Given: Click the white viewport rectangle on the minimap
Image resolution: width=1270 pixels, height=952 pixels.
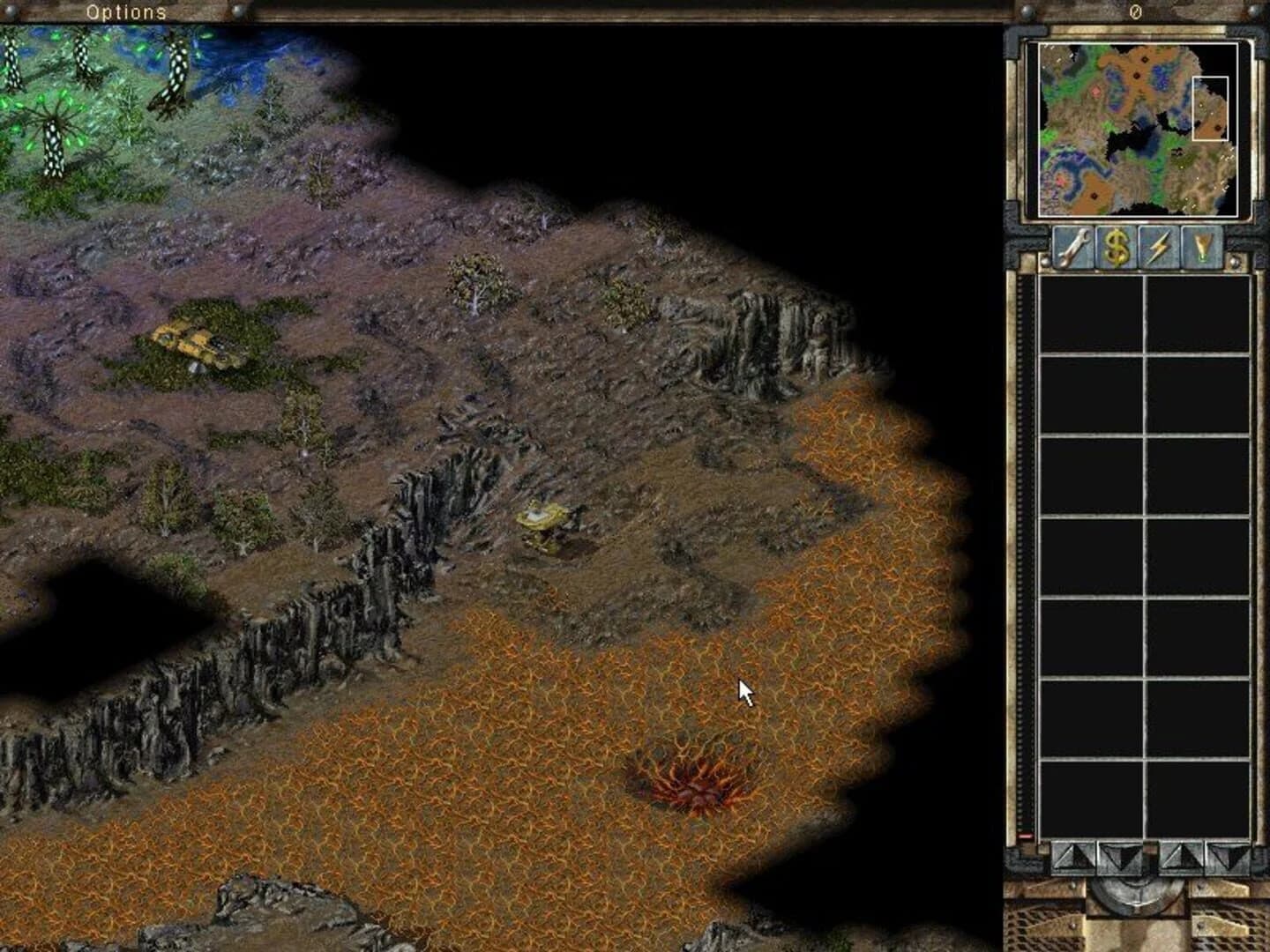Looking at the screenshot, I should tap(1210, 110).
